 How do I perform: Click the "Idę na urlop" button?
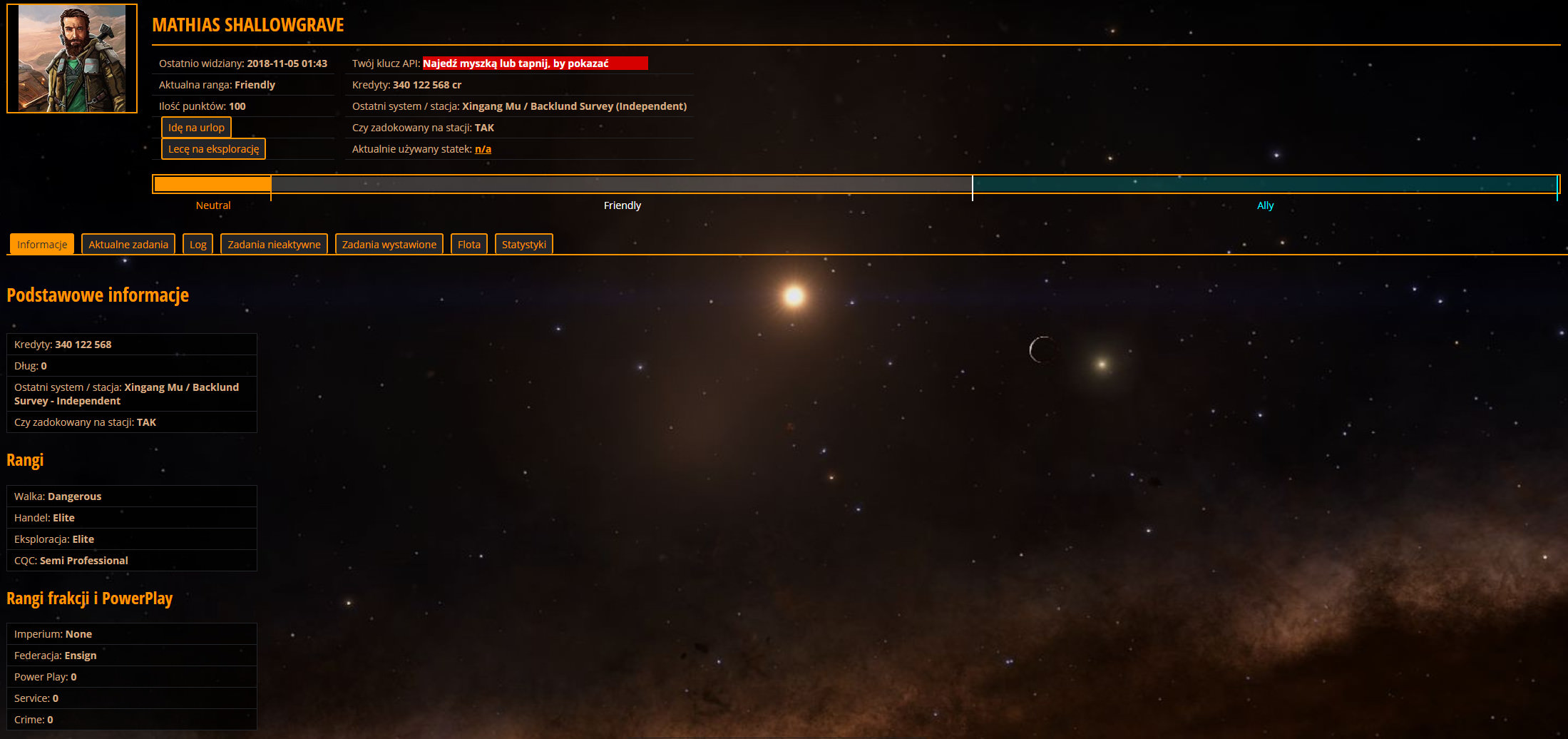pos(196,128)
